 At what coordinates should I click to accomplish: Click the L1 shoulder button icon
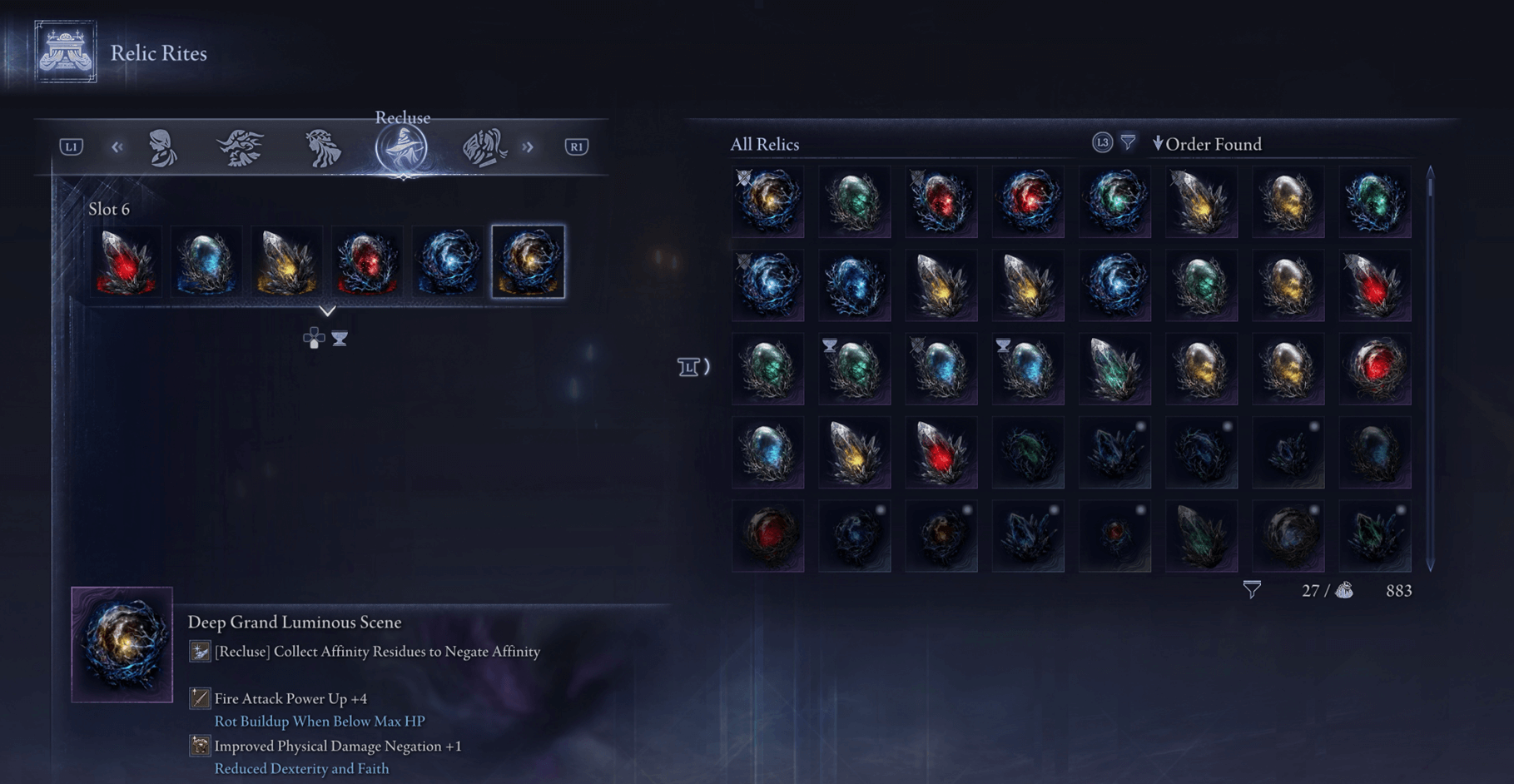73,146
